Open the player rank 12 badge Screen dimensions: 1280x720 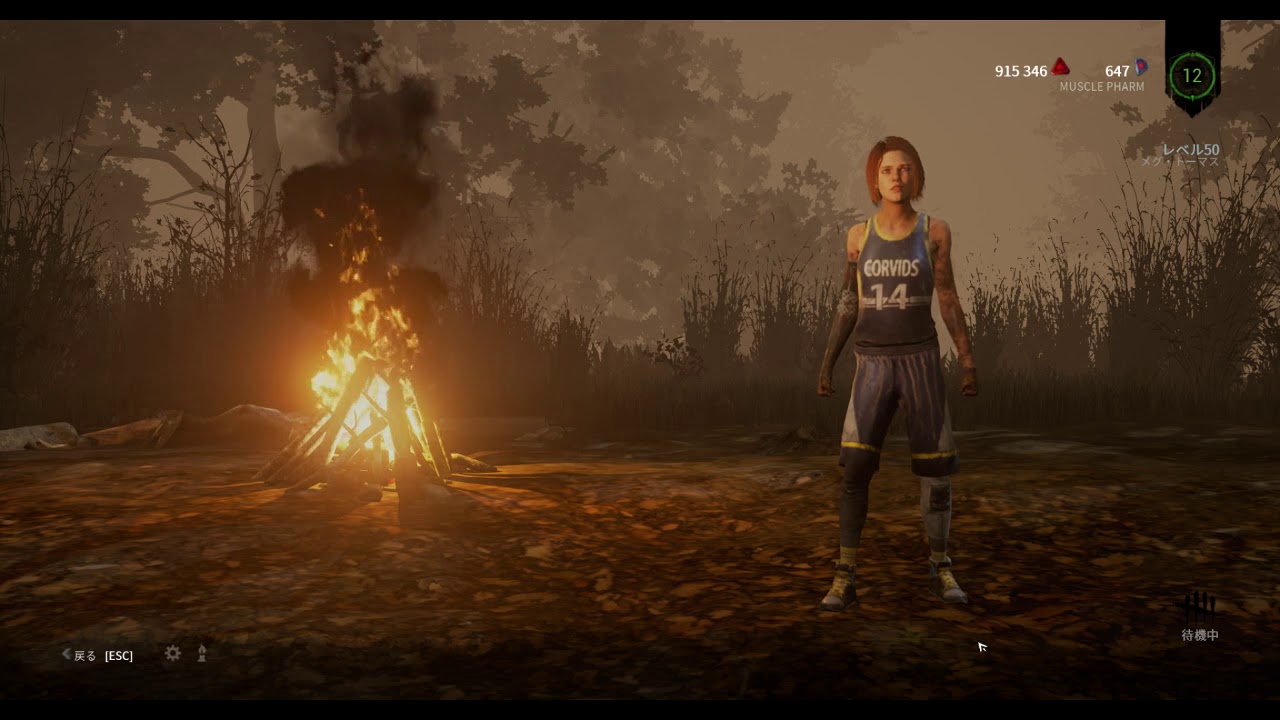(1192, 75)
